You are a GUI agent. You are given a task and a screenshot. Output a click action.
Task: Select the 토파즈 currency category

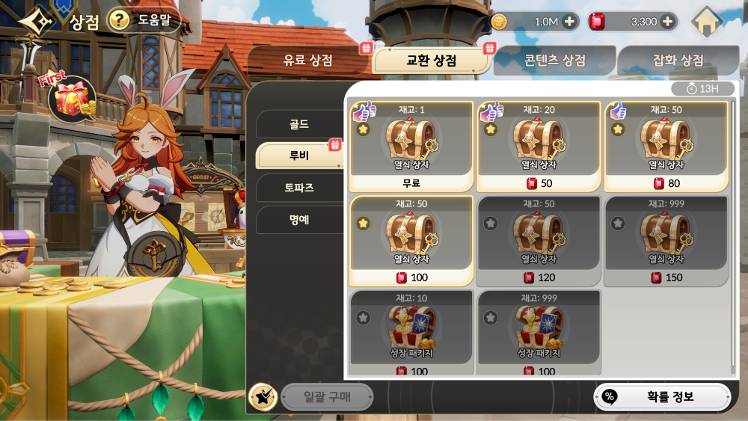coord(298,187)
